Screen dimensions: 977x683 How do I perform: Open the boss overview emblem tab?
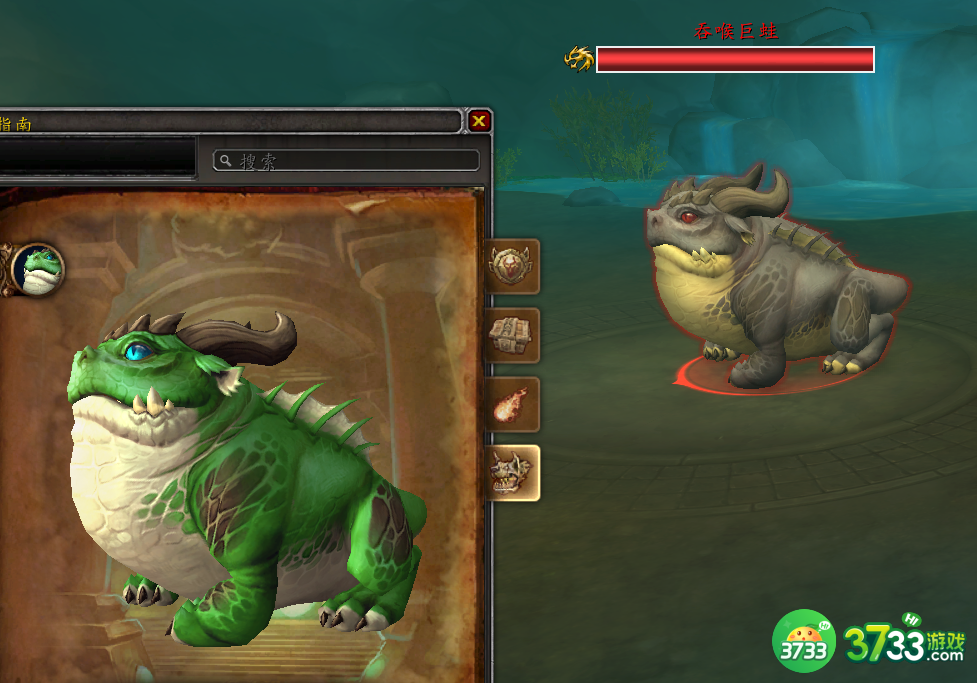coord(513,266)
